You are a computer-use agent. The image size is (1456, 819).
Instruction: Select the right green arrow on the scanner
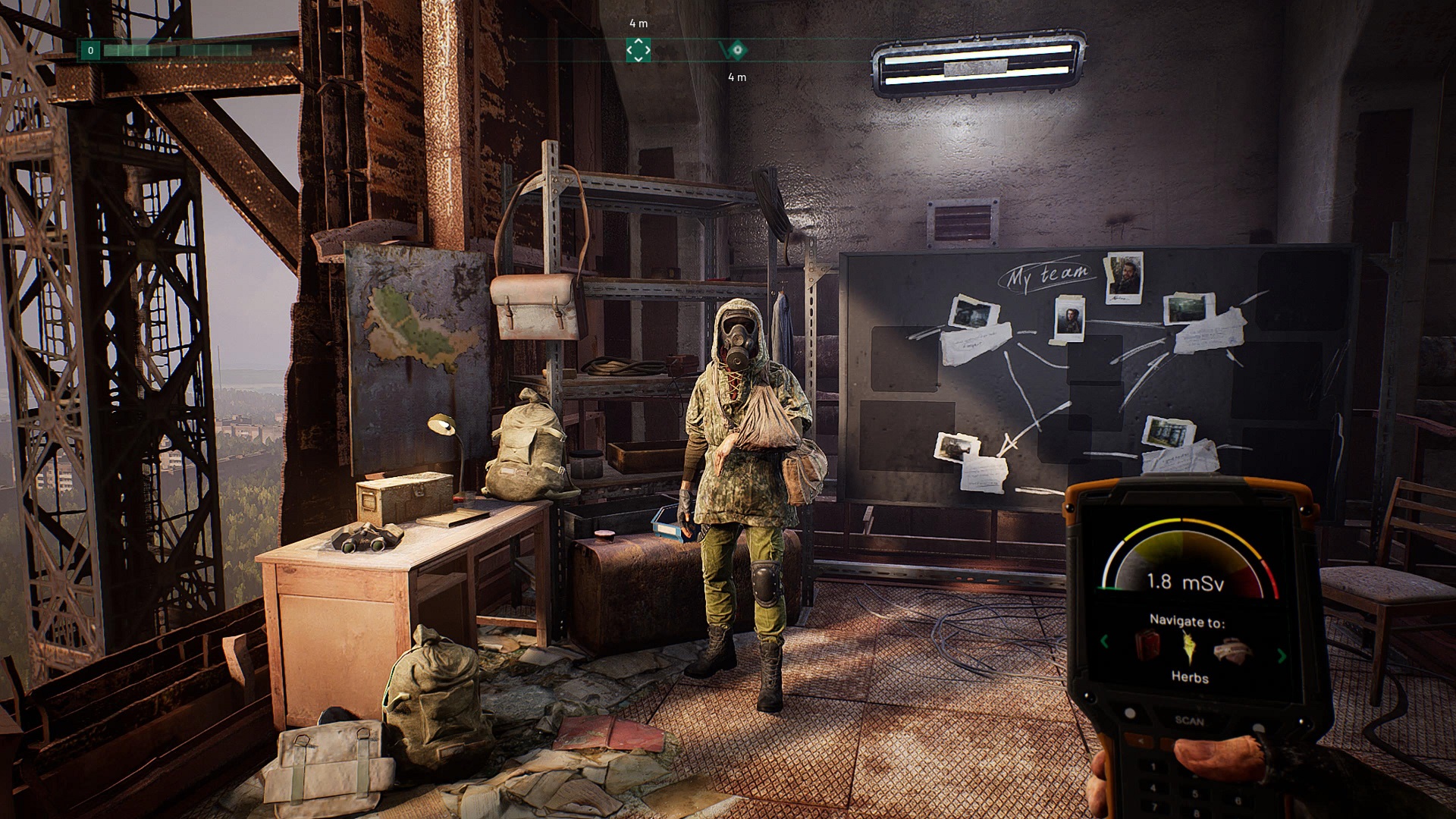(1282, 656)
